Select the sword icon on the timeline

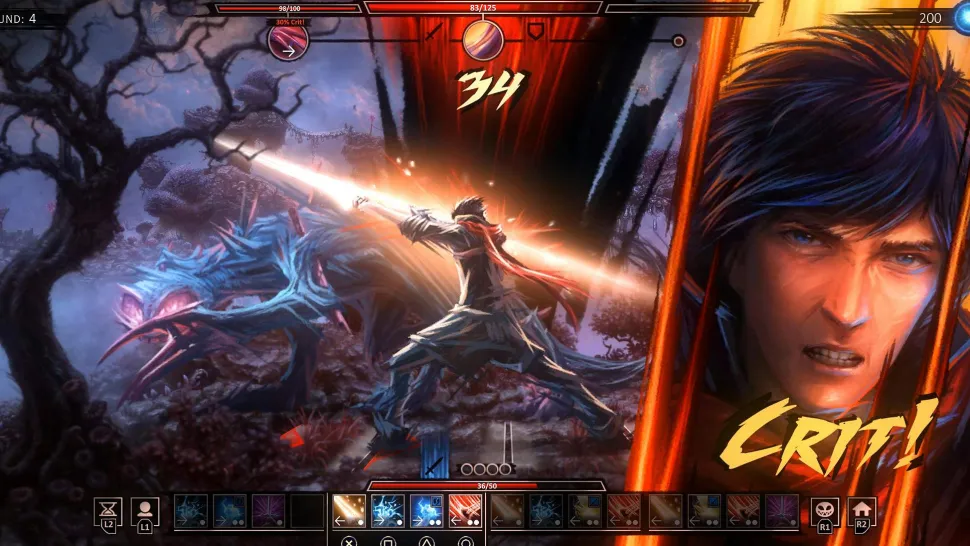pos(433,33)
